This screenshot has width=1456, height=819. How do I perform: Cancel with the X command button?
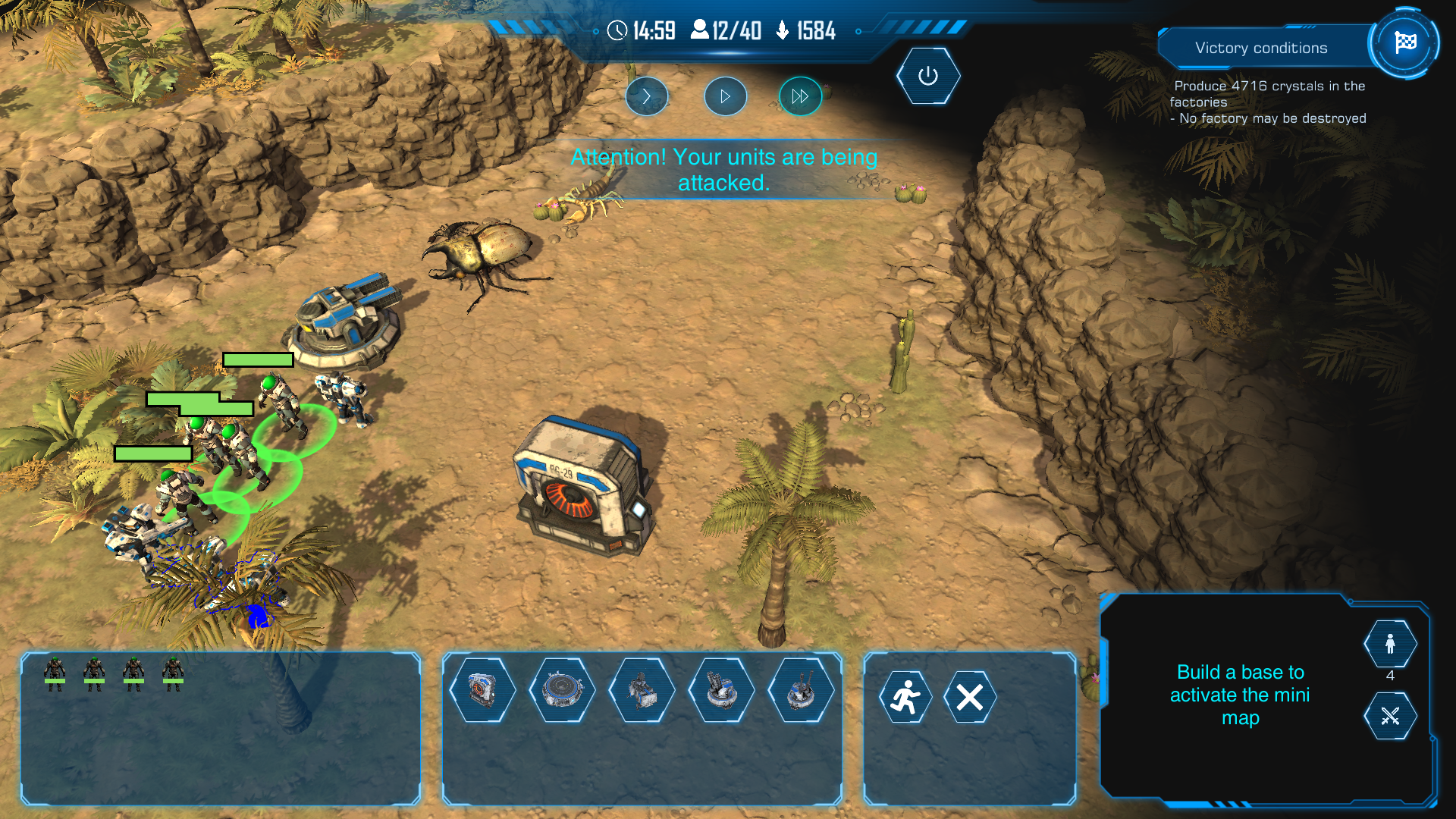click(969, 697)
